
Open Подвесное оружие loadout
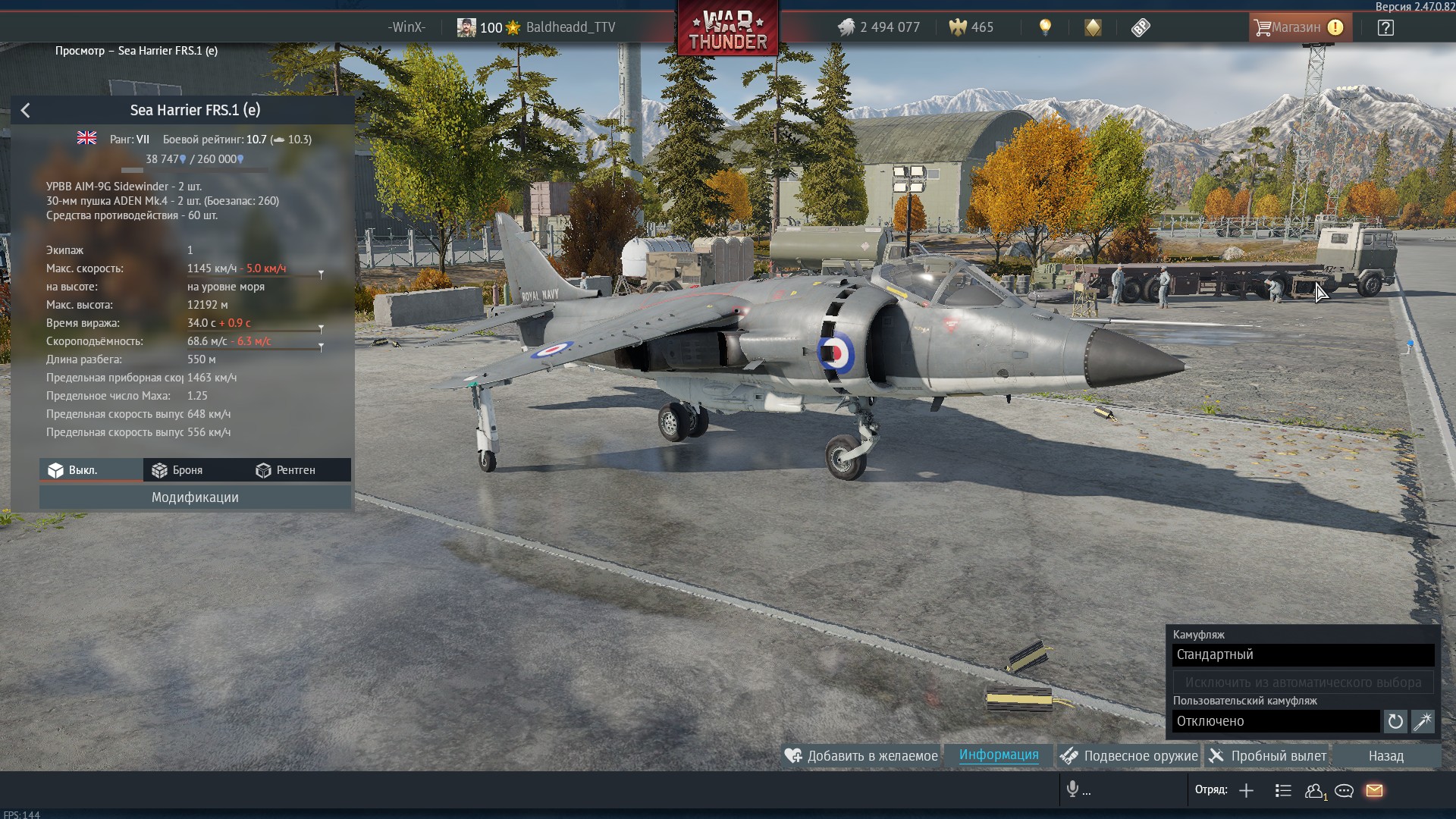coord(1129,756)
